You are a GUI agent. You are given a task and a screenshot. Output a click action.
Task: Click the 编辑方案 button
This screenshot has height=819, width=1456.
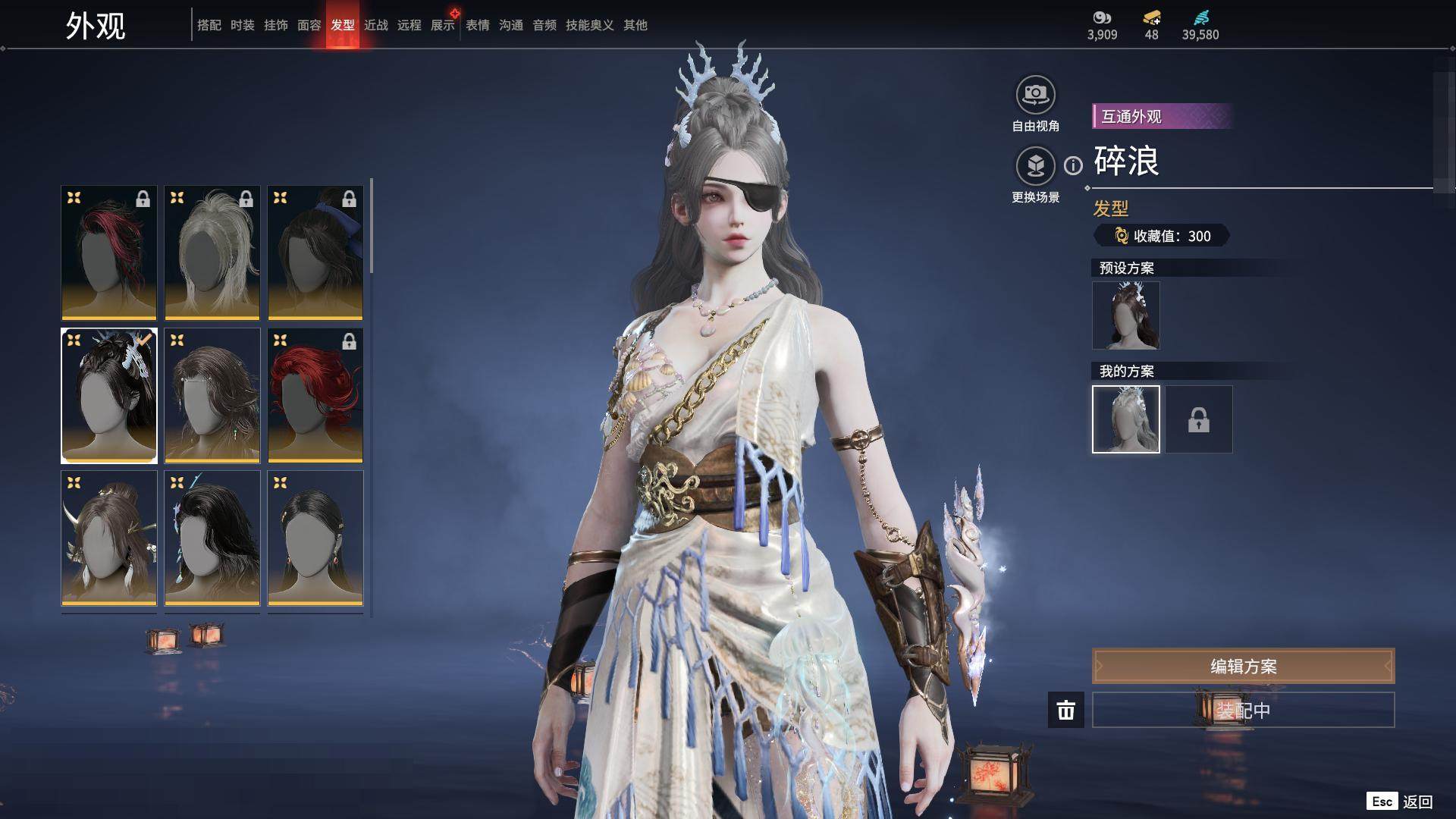click(x=1243, y=667)
